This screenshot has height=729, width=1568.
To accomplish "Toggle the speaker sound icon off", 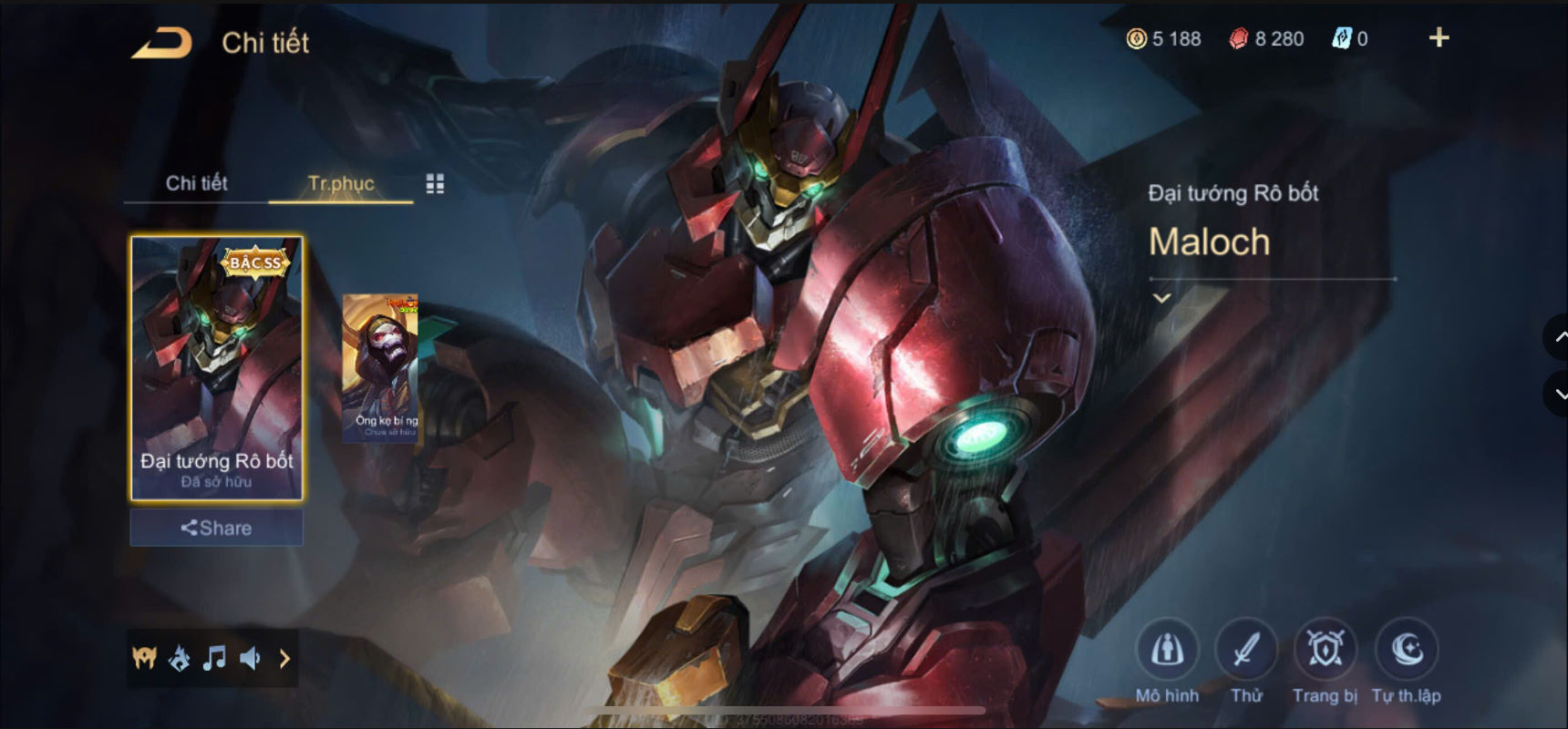I will pyautogui.click(x=253, y=657).
